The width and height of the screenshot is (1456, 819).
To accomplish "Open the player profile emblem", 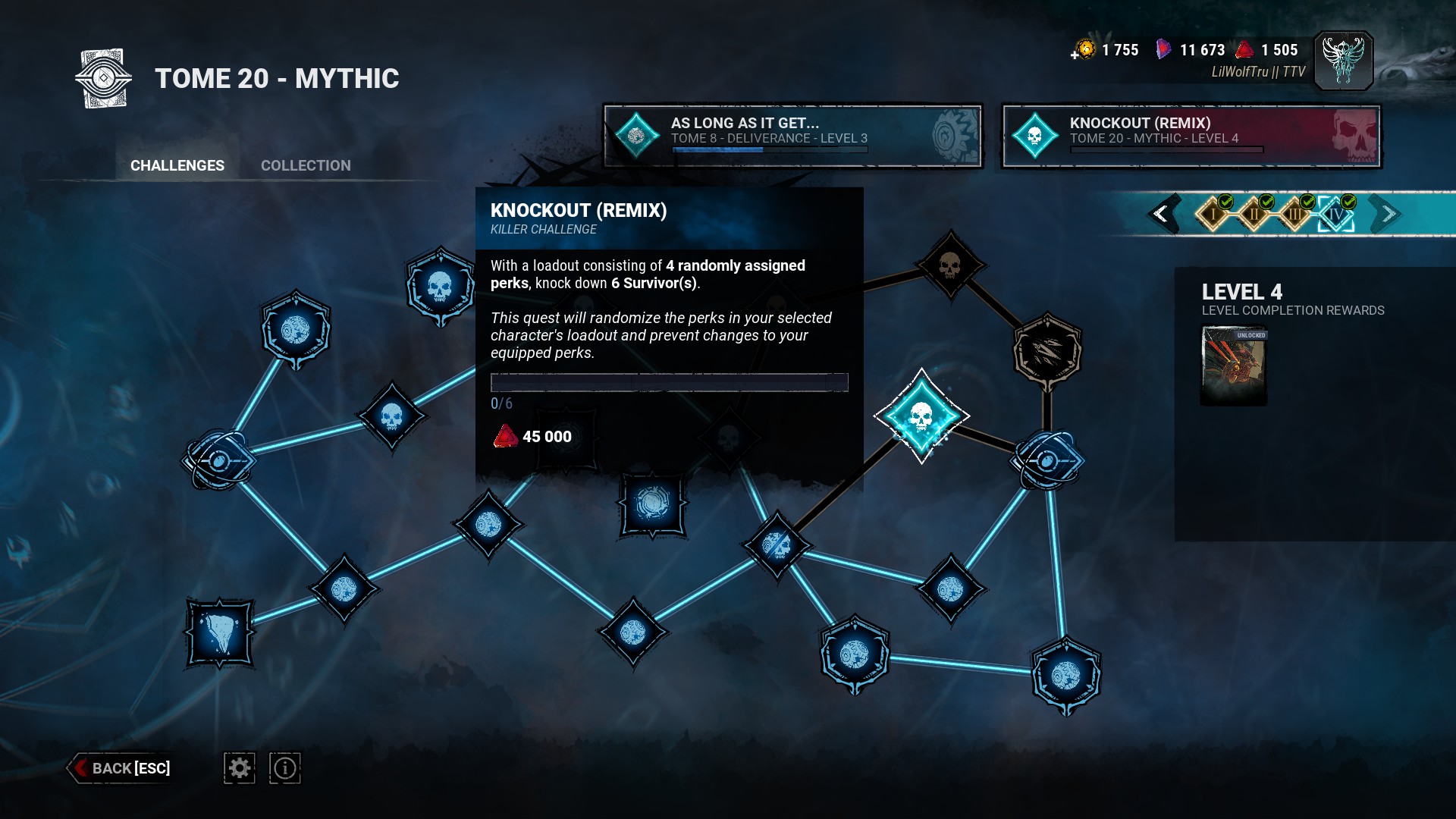I will point(1343,61).
